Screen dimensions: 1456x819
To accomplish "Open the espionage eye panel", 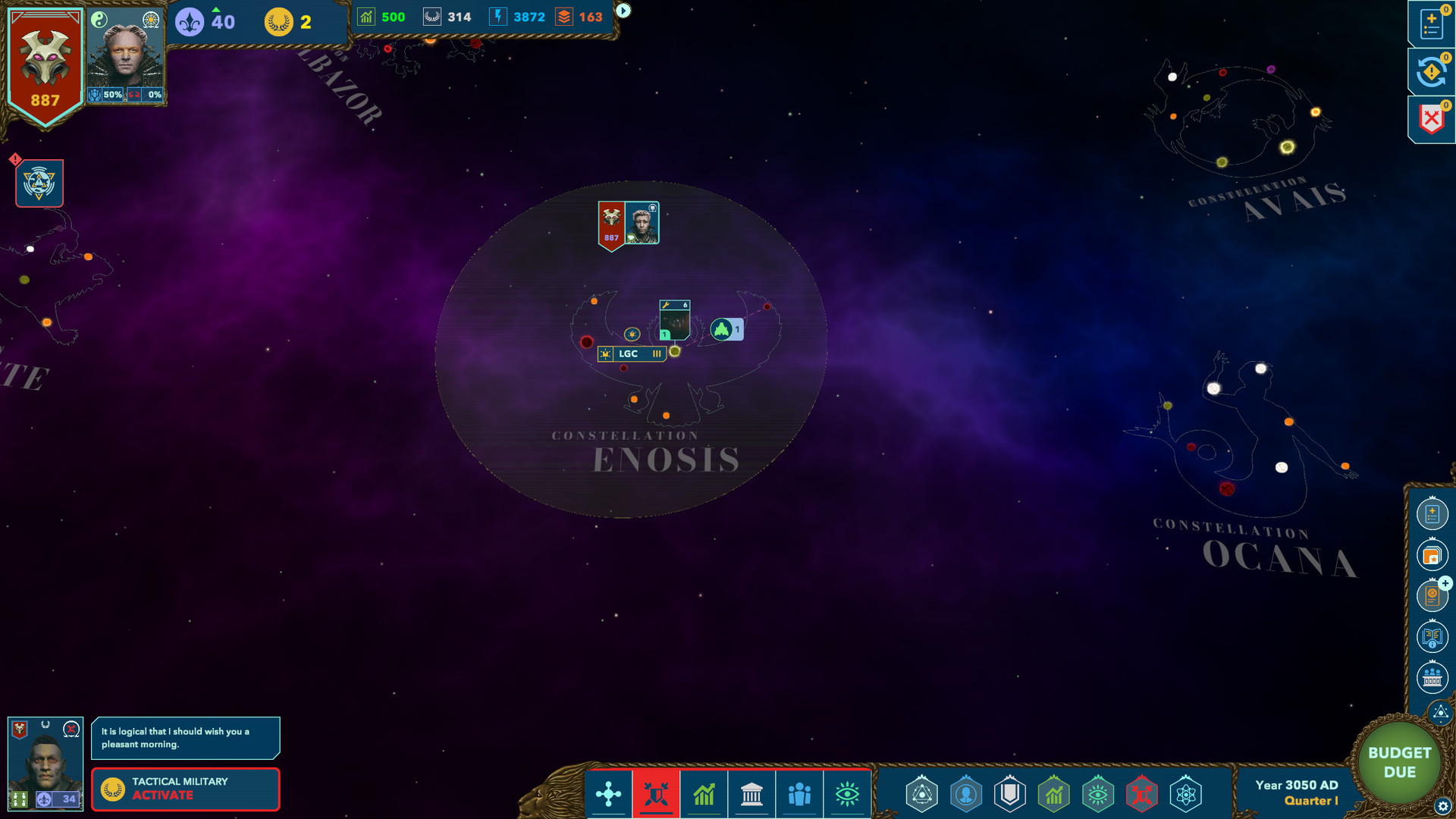I will click(x=849, y=794).
